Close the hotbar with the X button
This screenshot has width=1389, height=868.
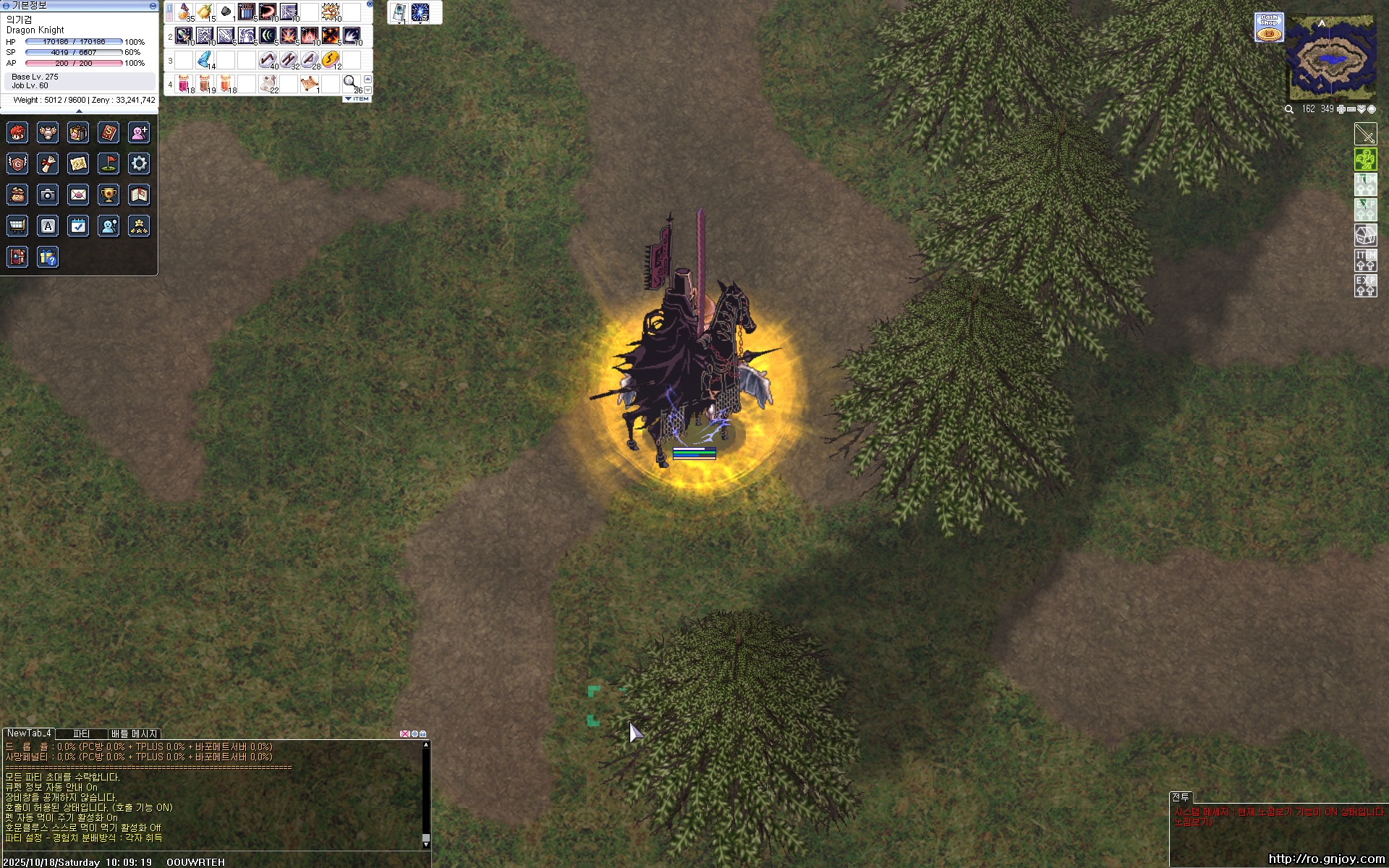click(370, 4)
